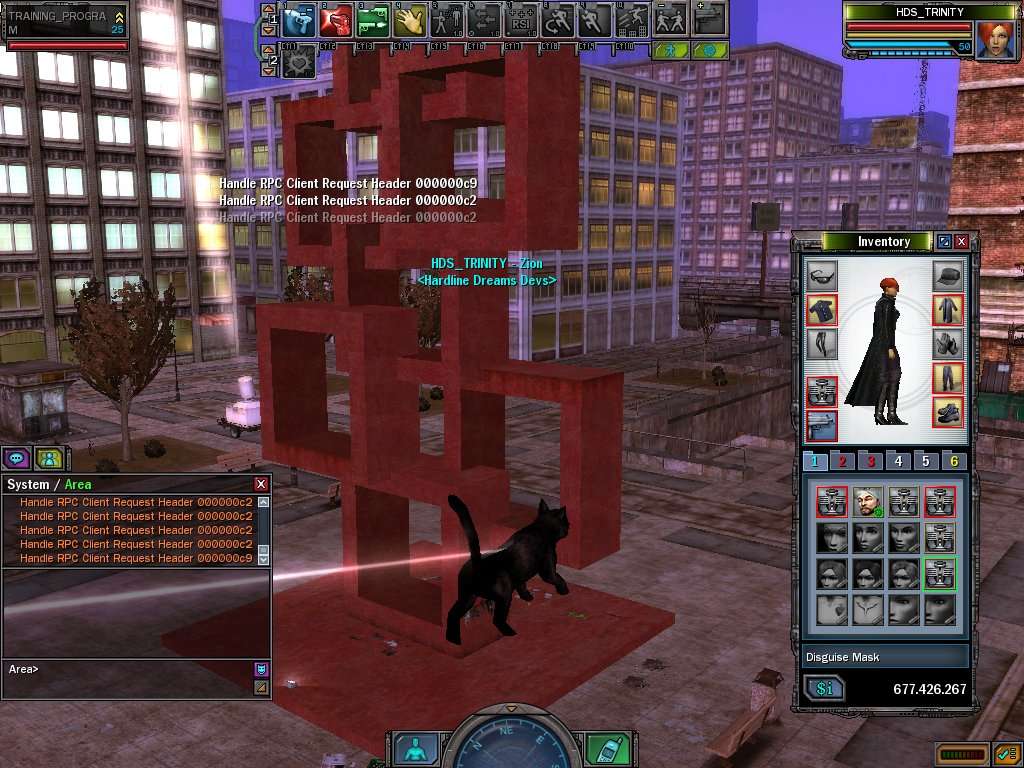Viewport: 1024px width, 768px height.
Task: Click the $i money button in inventory
Action: pos(825,688)
